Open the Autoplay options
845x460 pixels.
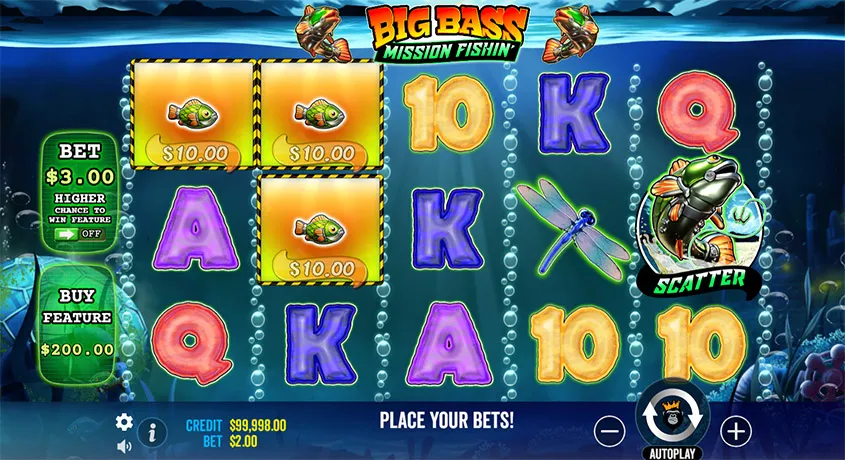coord(671,452)
